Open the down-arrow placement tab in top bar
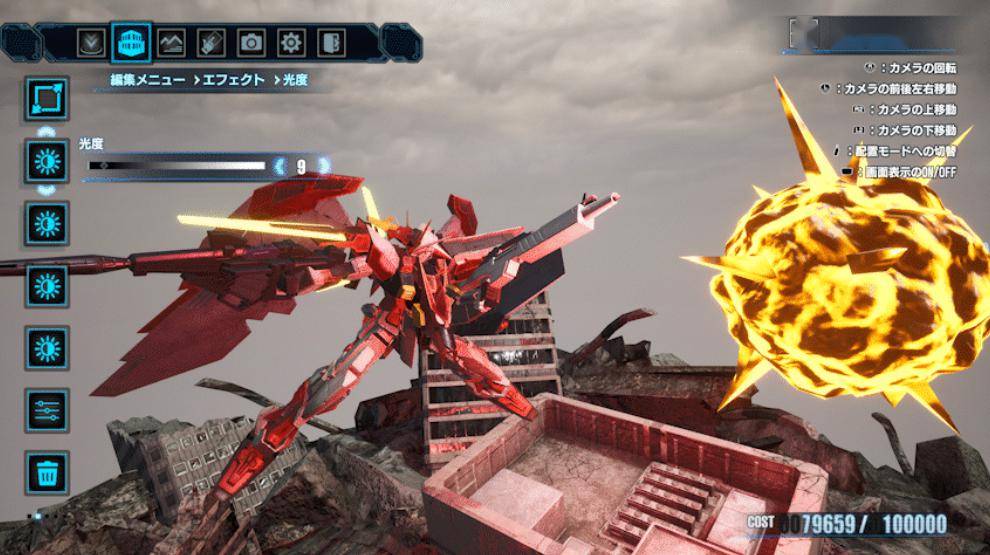 [92, 43]
